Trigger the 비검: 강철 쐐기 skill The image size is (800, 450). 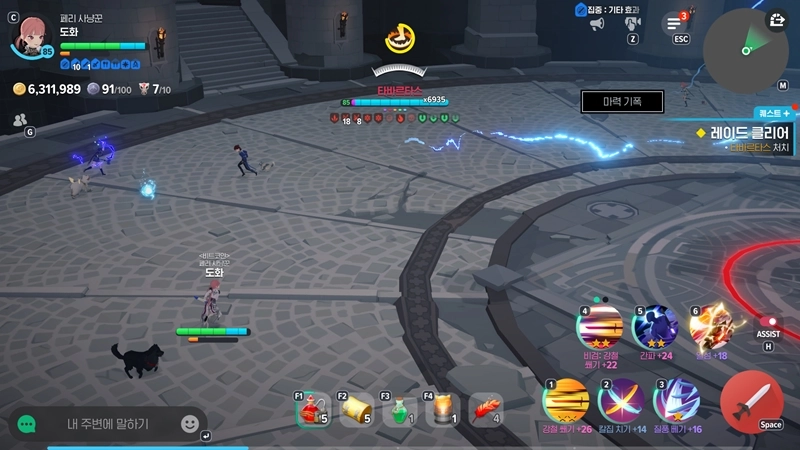[600, 326]
